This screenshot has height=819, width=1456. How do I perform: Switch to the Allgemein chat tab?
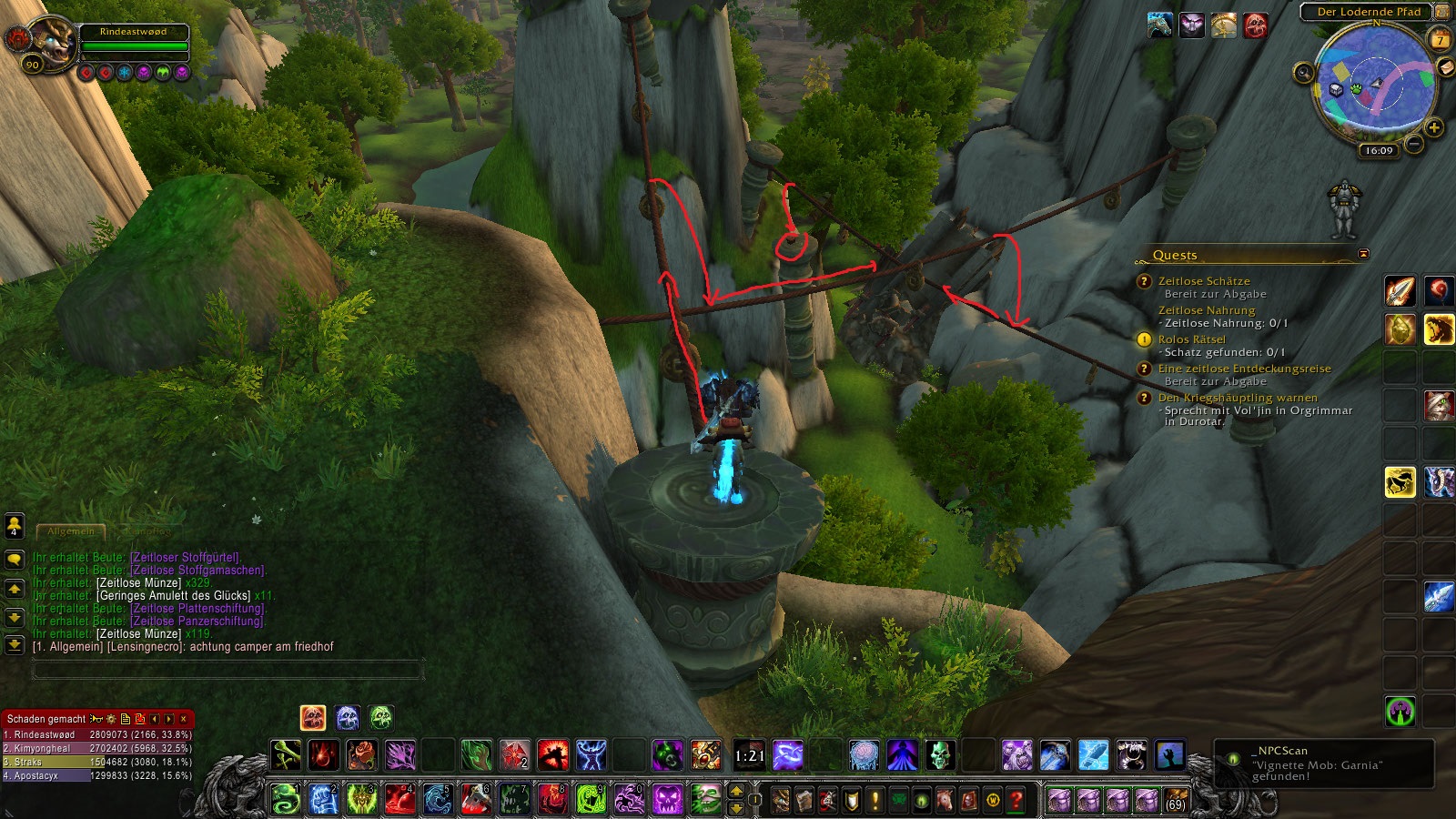pos(71,531)
